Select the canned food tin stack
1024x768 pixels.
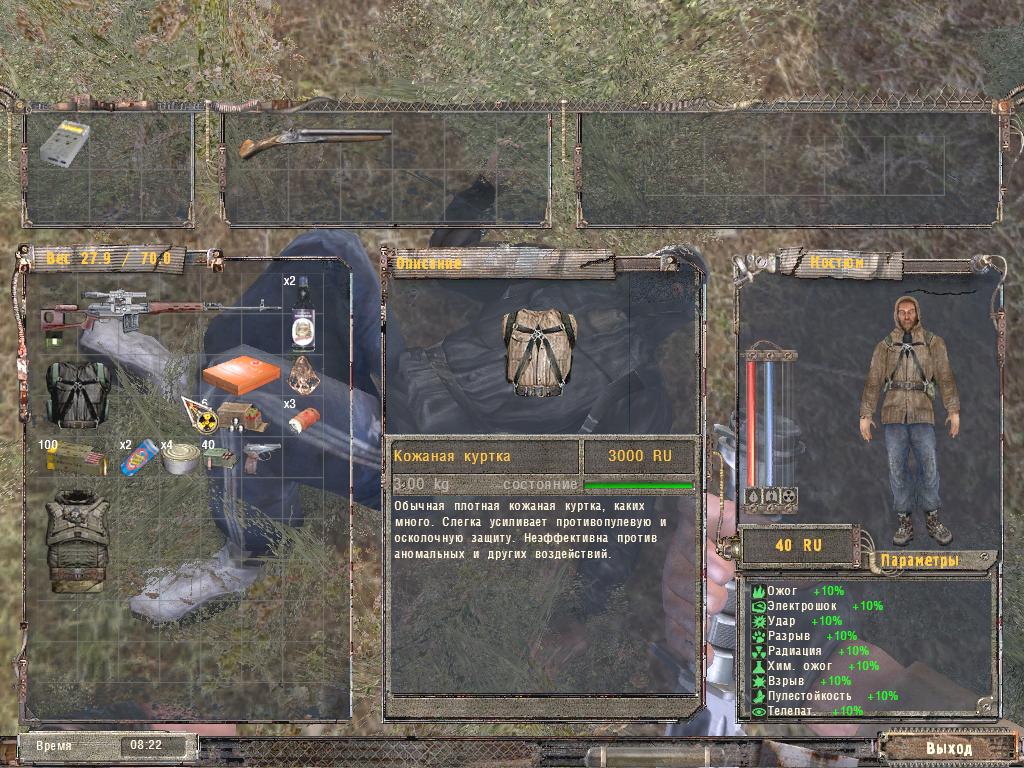[x=181, y=460]
